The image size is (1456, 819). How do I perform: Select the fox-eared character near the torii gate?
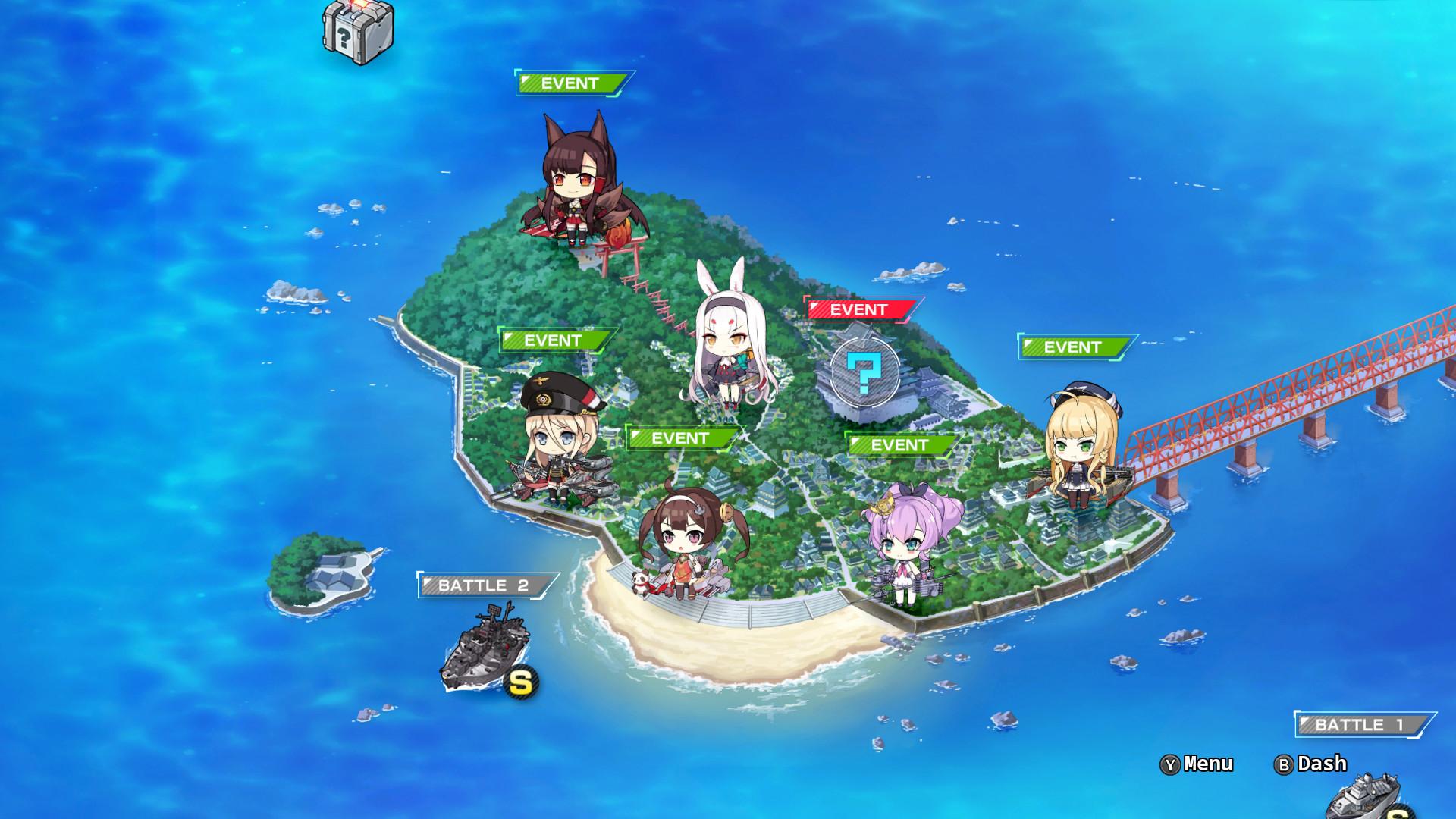point(574,182)
